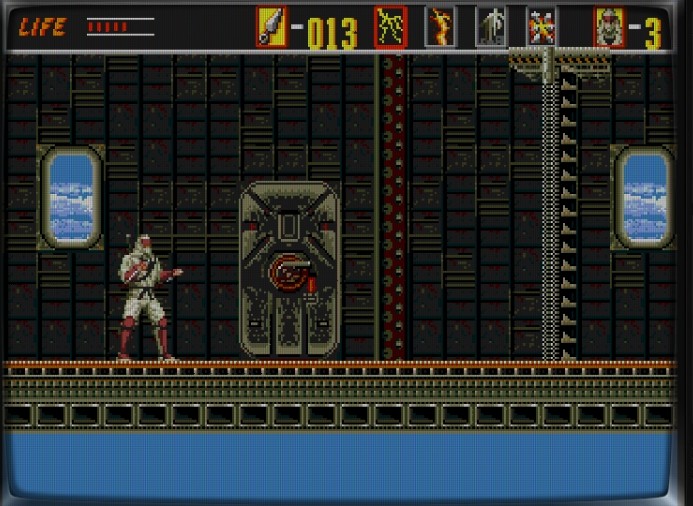Choose the fire dragon ninjutsu icon
This screenshot has width=693, height=506.
pyautogui.click(x=440, y=27)
